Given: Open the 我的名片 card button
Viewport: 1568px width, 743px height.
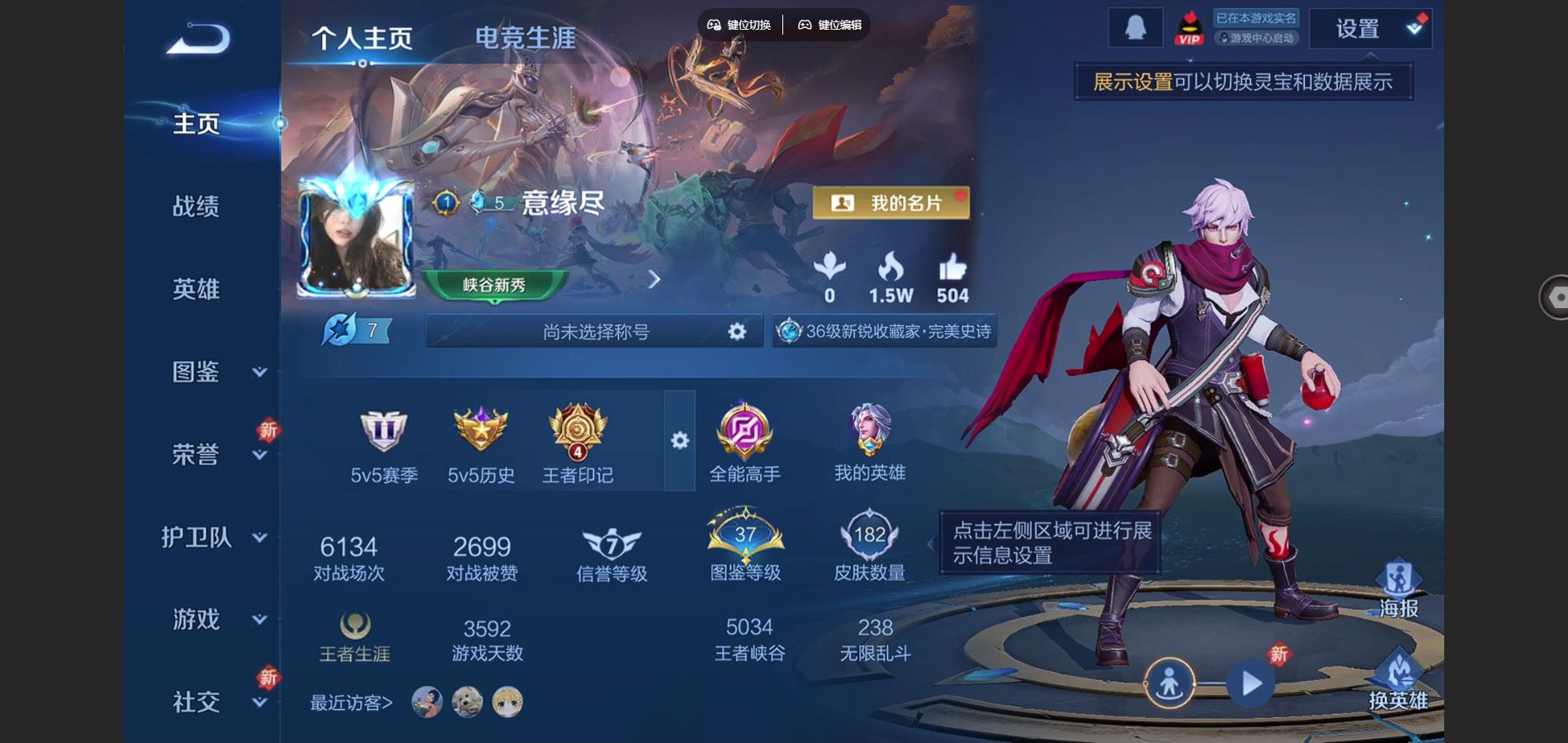Looking at the screenshot, I should pyautogui.click(x=890, y=203).
